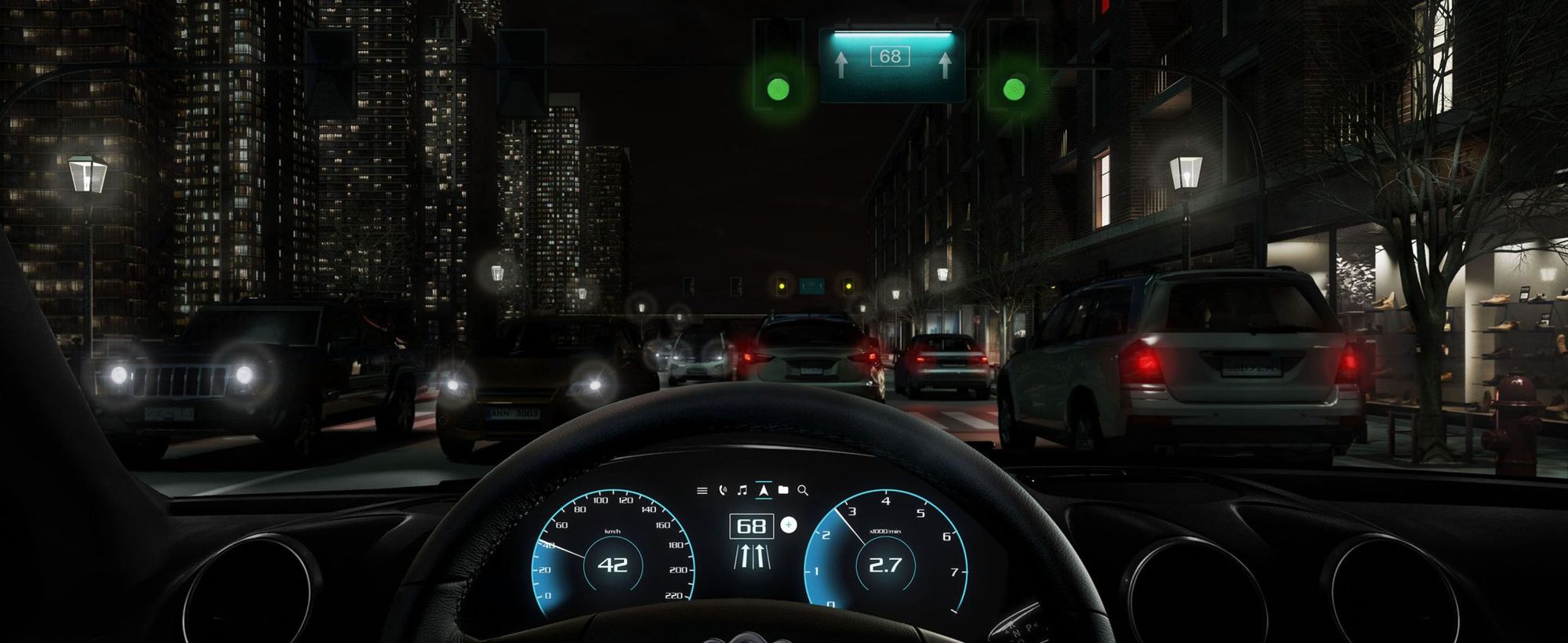The image size is (1568, 643).
Task: Activate the magnifying glass search icon
Action: coord(803,491)
